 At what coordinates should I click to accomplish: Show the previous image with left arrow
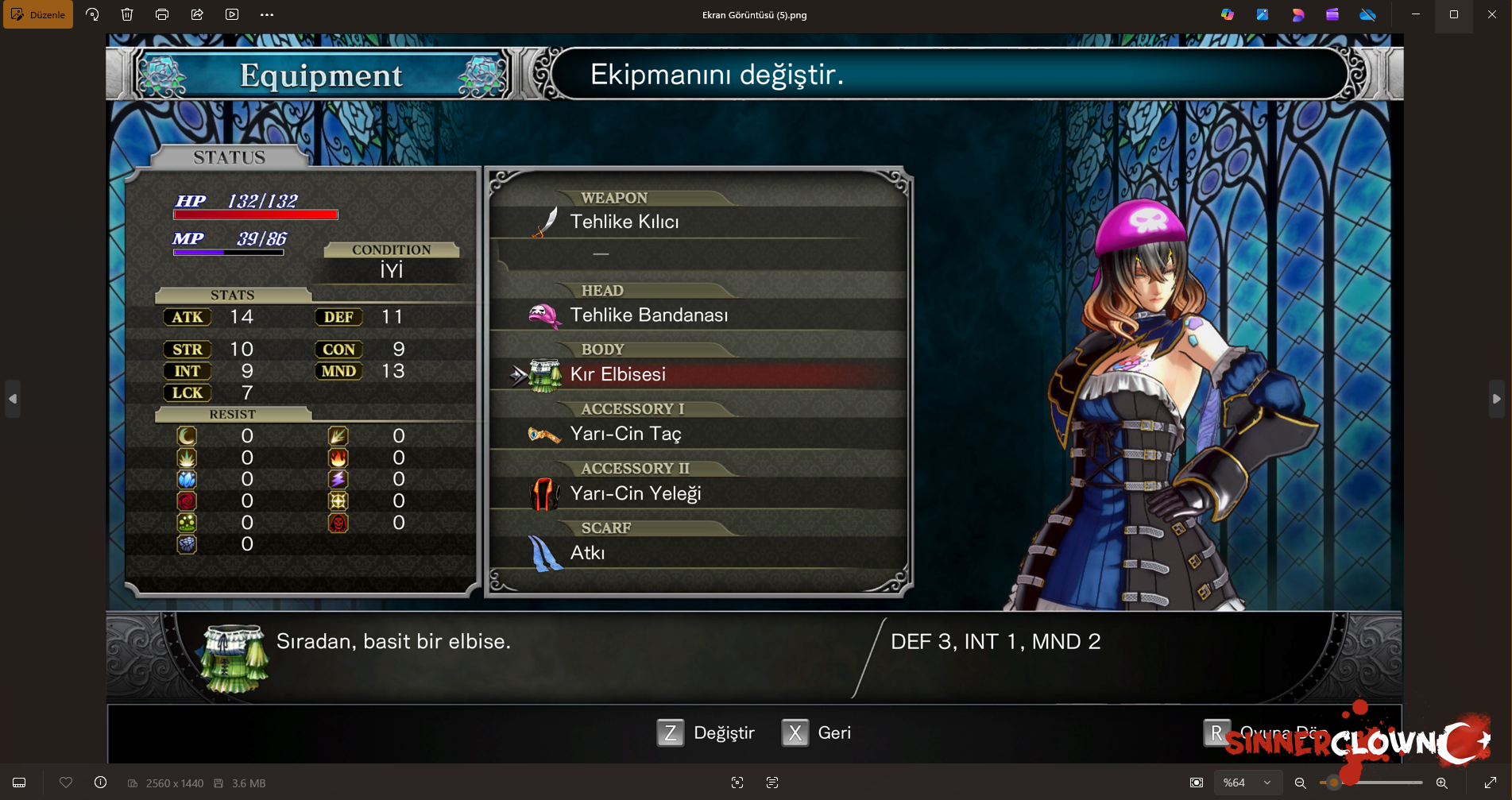point(13,399)
